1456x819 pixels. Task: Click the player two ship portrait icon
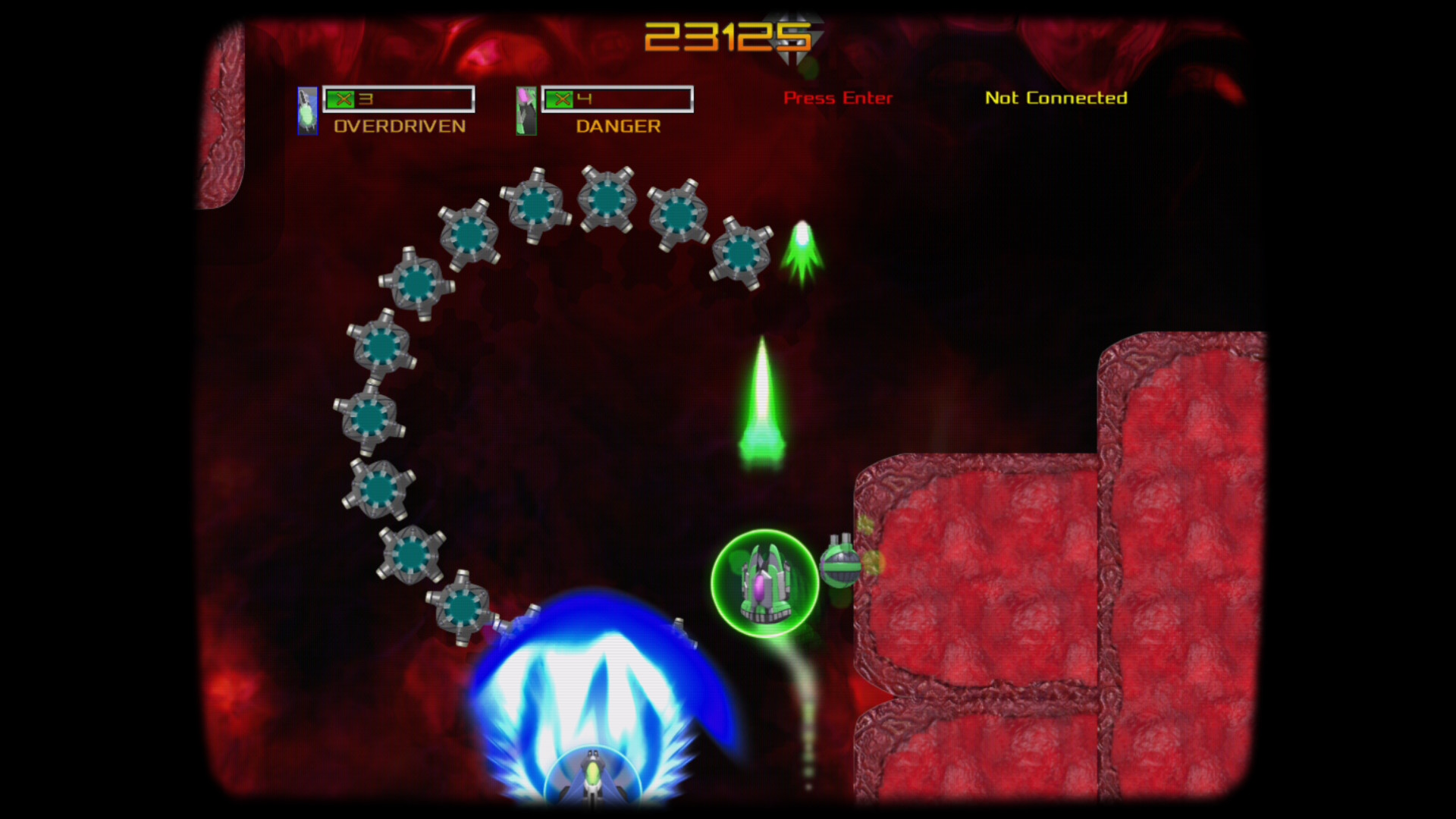tap(526, 111)
